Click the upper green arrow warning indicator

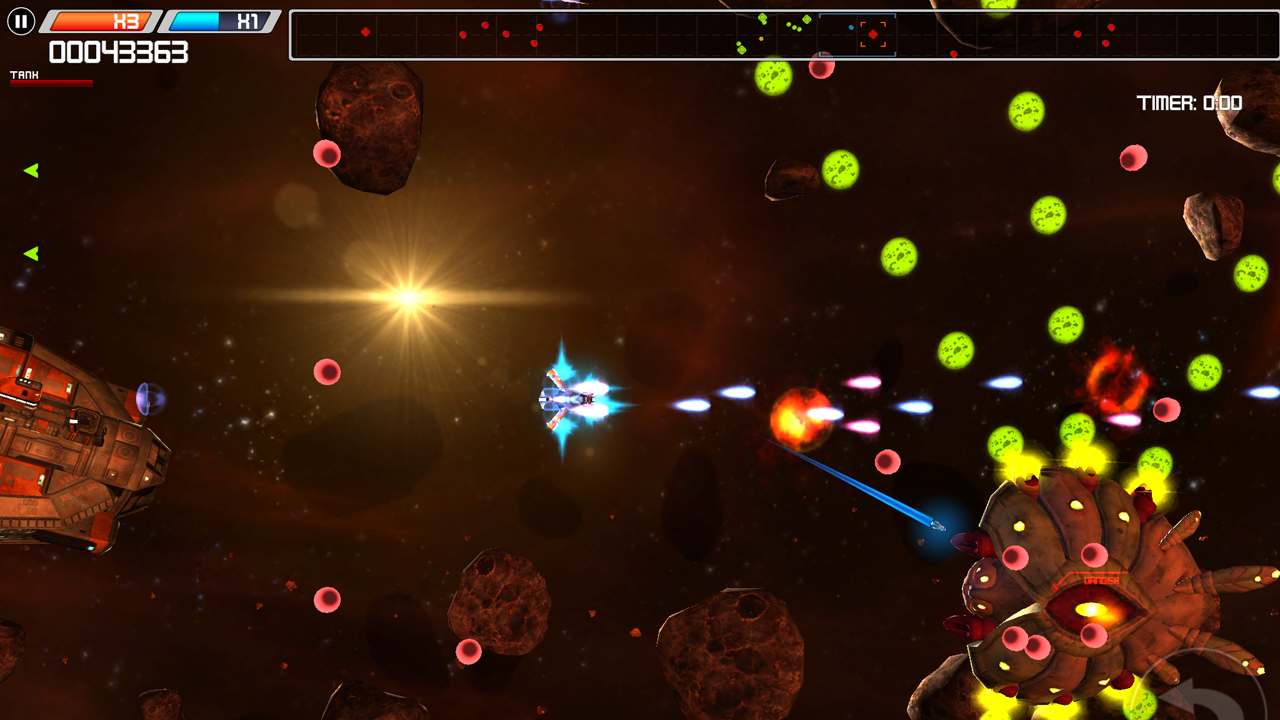(31, 169)
